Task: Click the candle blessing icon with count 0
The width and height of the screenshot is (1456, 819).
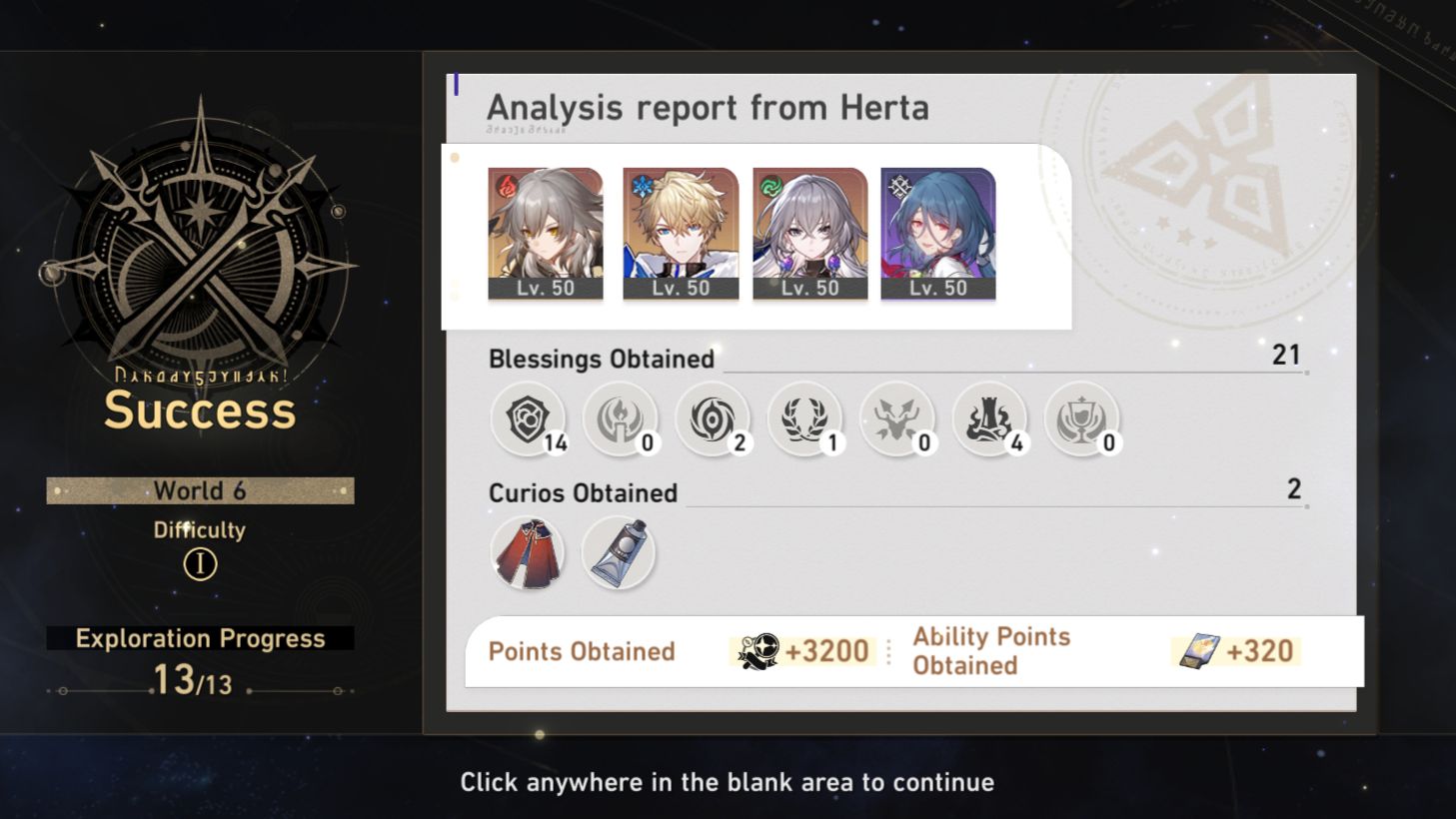Action: [x=622, y=419]
